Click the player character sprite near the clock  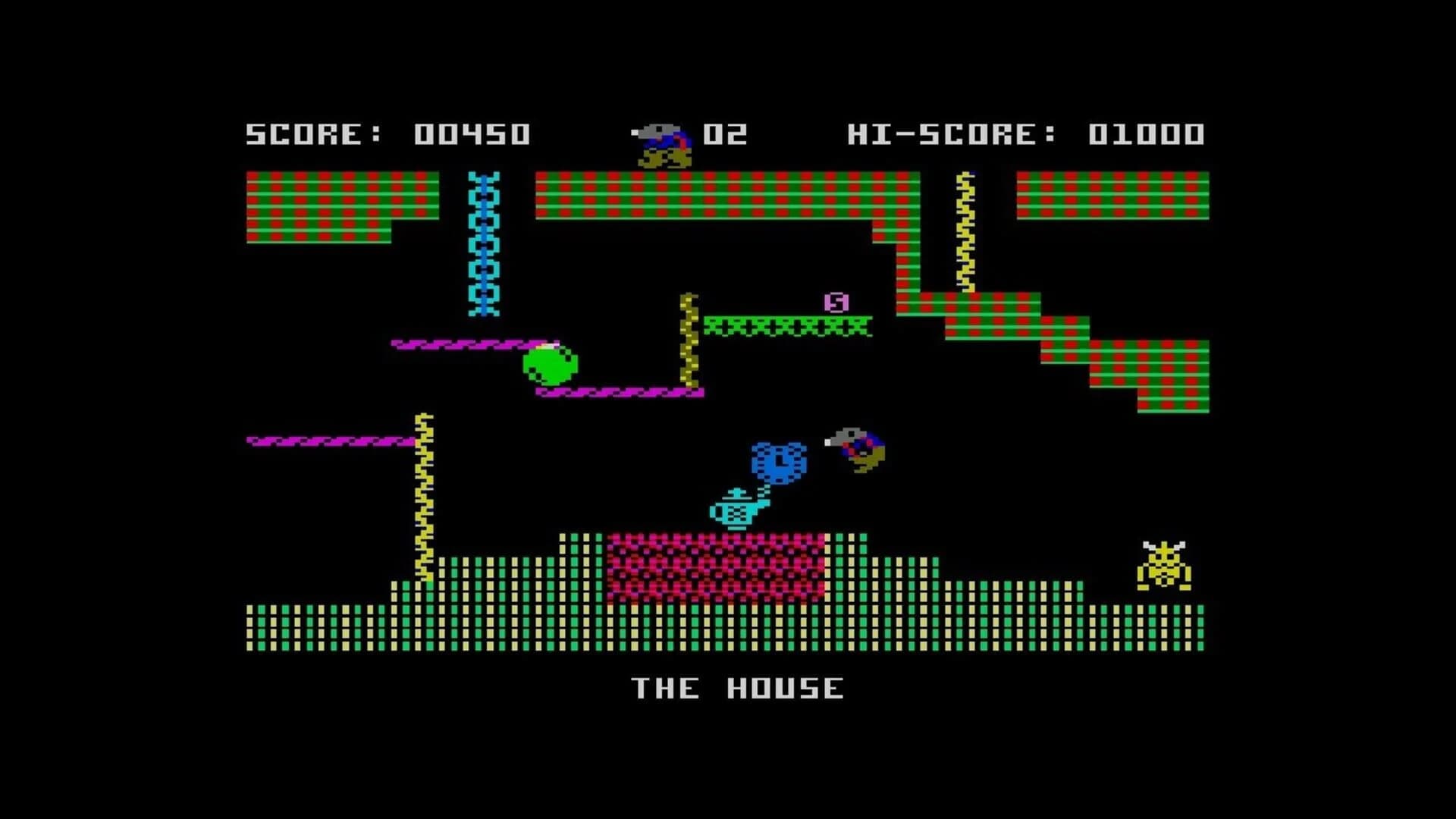coord(857,447)
